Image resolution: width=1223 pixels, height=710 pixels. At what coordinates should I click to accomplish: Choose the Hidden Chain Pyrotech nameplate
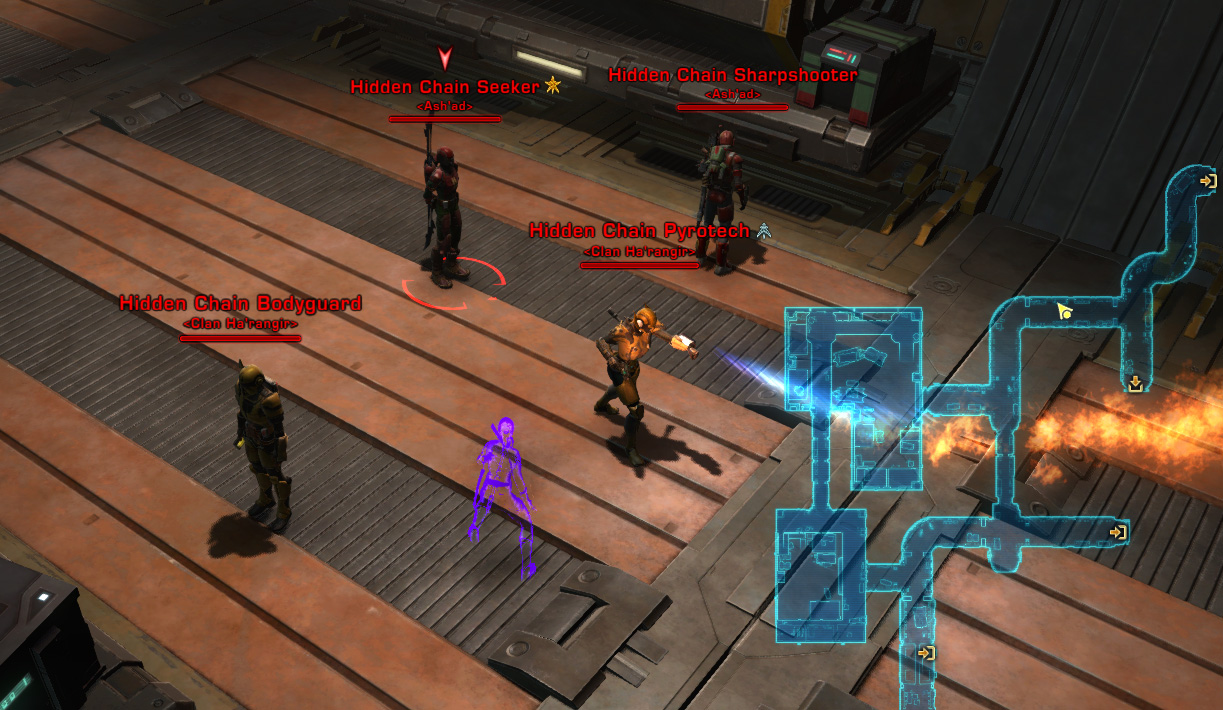click(639, 232)
